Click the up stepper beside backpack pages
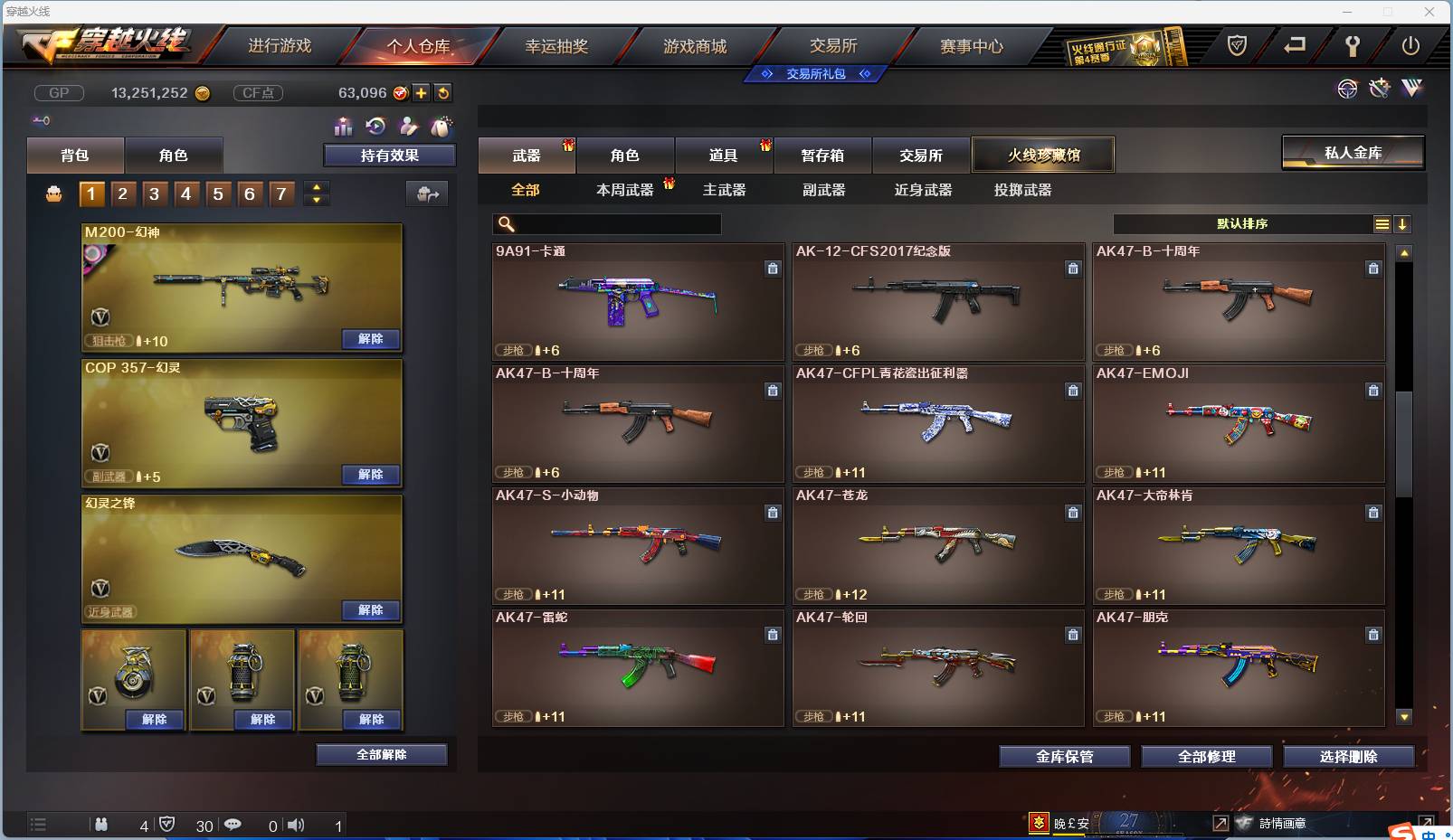This screenshot has height=840, width=1453. click(314, 186)
